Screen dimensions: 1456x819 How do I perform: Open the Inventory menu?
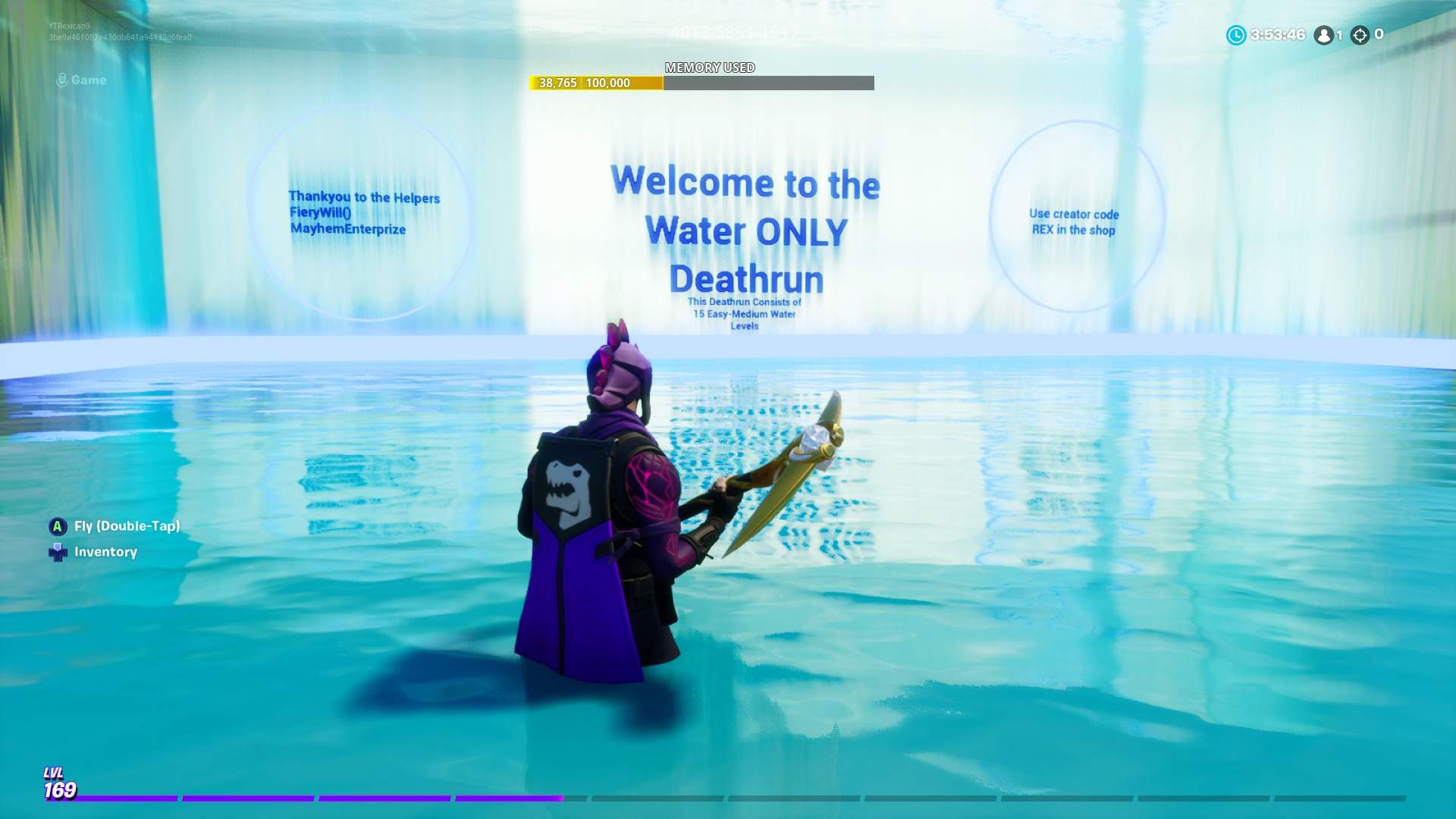coord(104,551)
